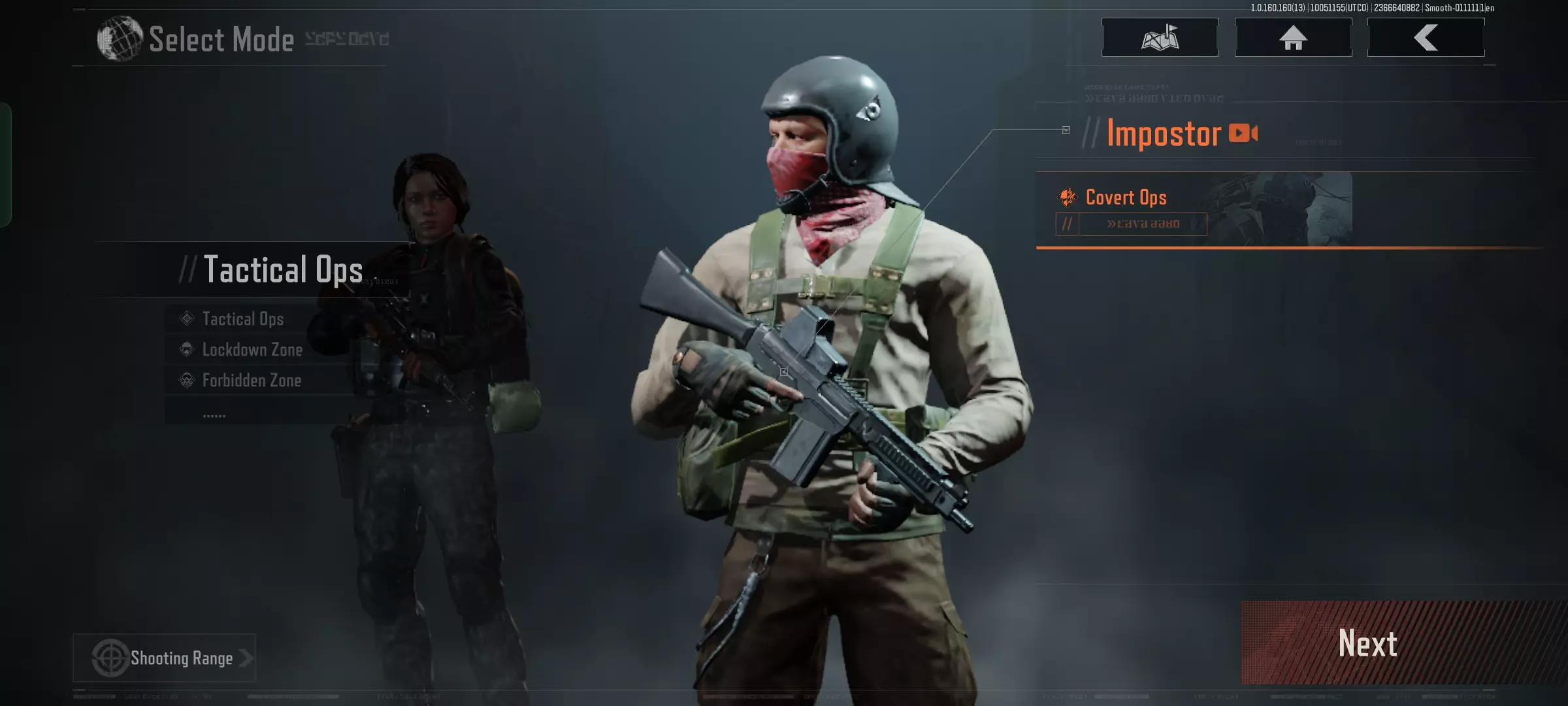Viewport: 1568px width, 706px height.
Task: Play the Impostor mode video icon
Action: click(1243, 133)
